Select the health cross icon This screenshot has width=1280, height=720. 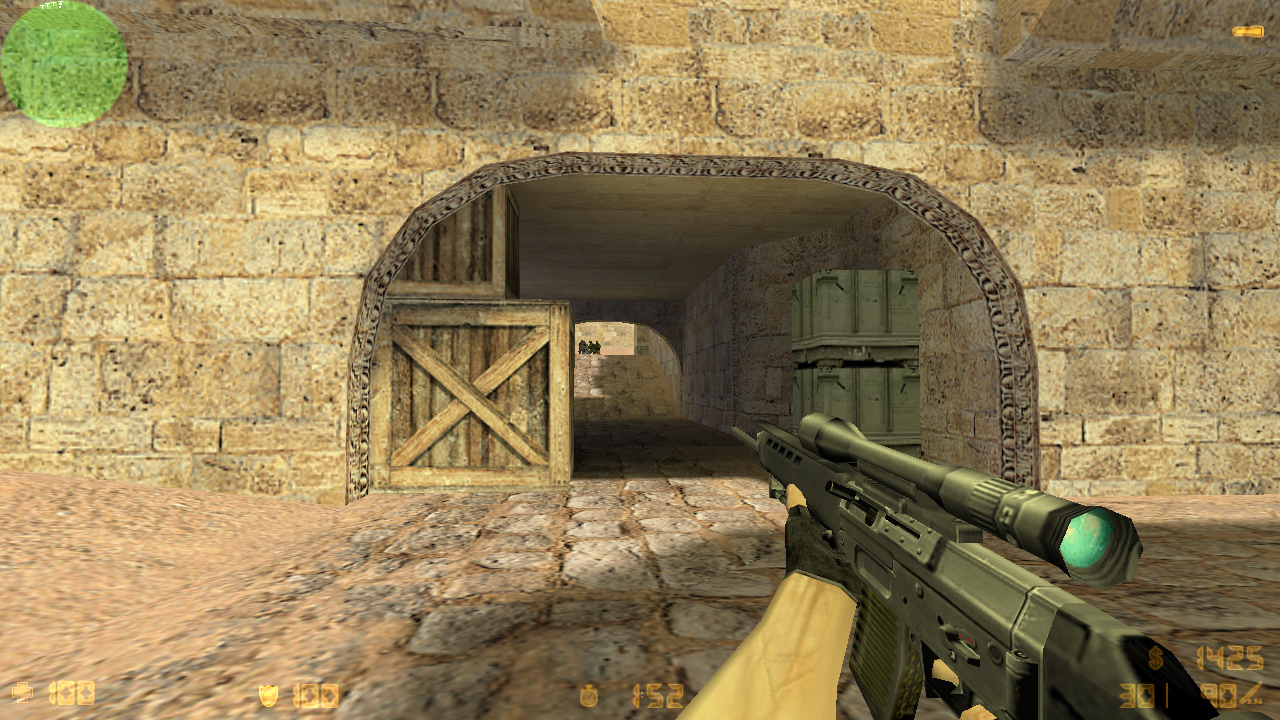[x=22, y=693]
